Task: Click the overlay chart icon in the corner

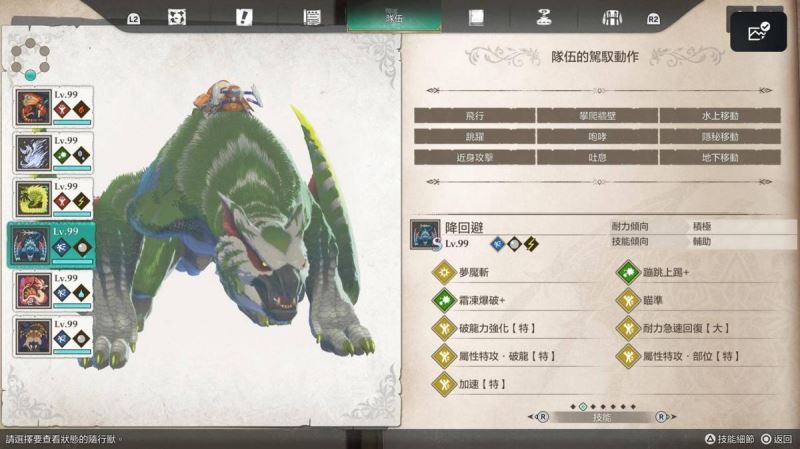Action: click(759, 32)
